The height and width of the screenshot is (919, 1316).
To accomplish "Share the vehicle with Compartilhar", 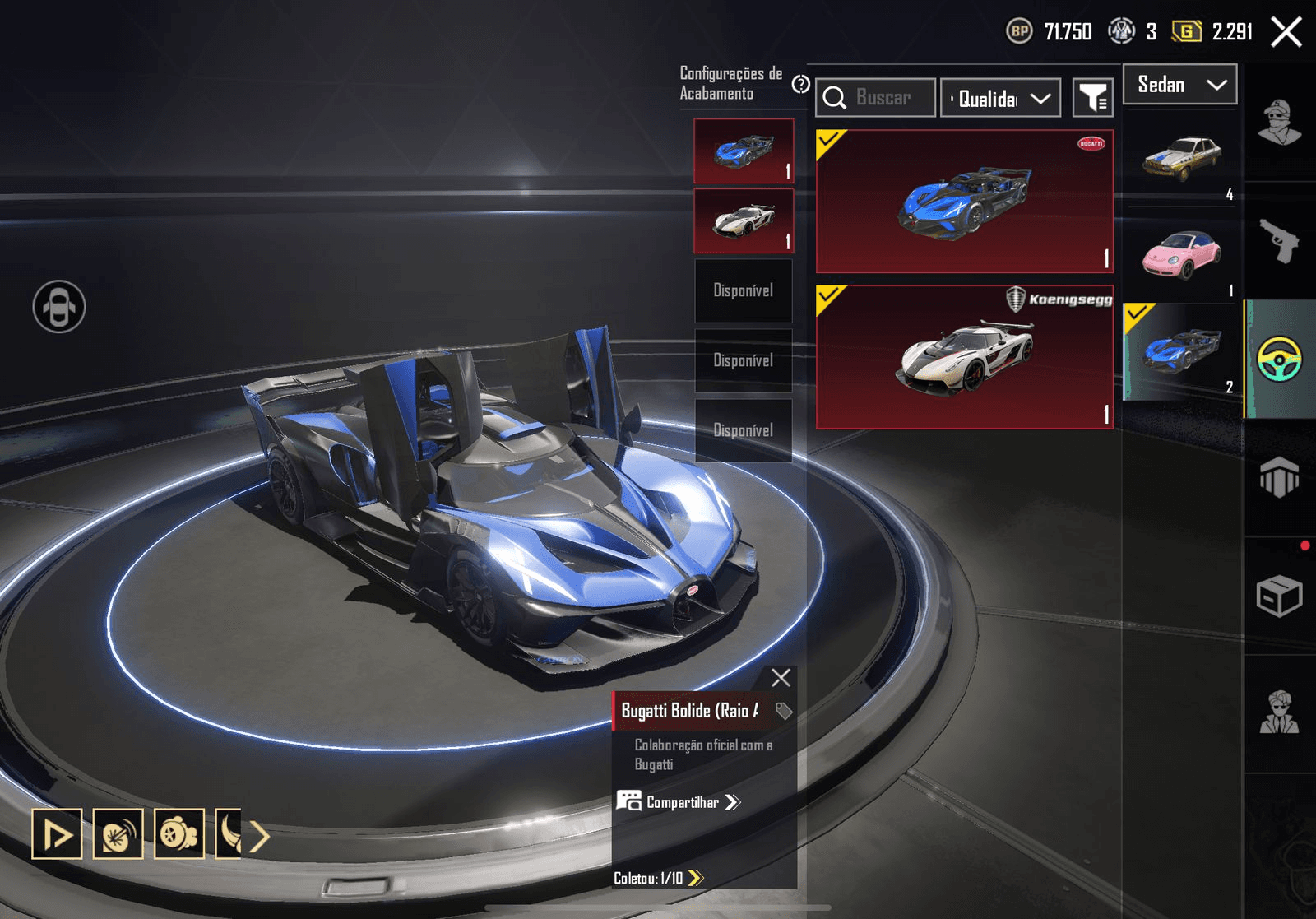I will pos(679,802).
